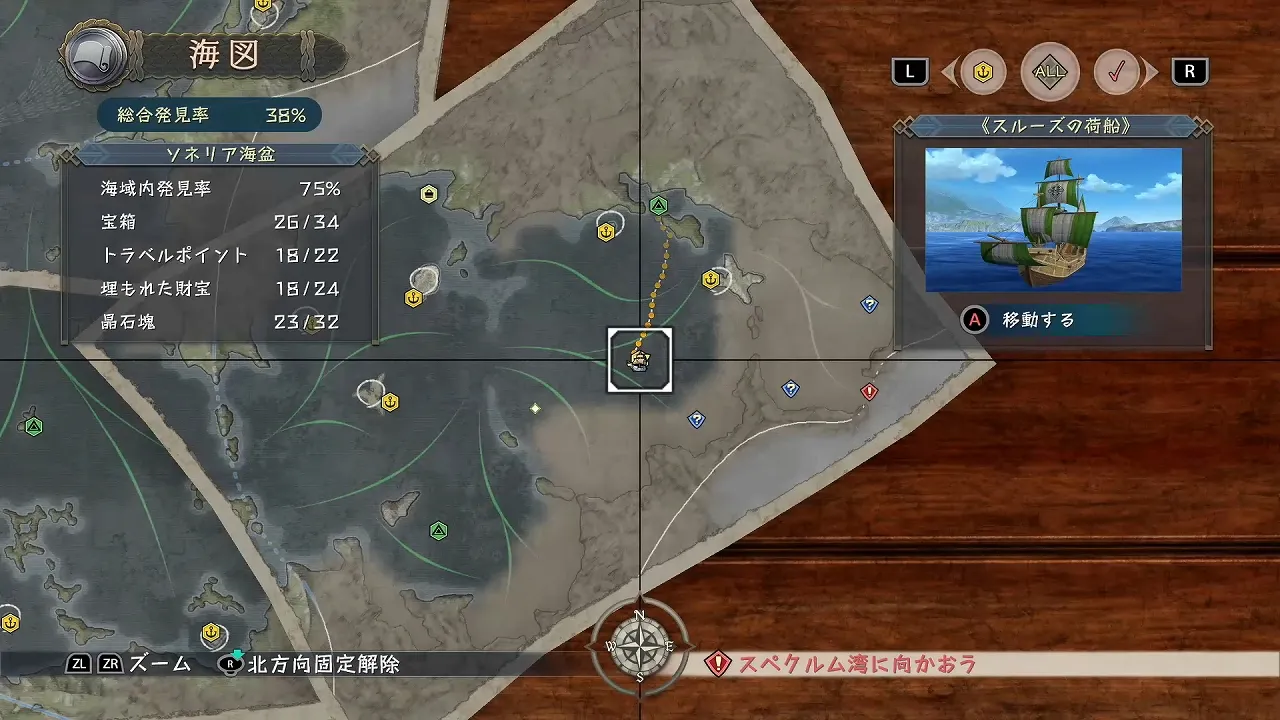The height and width of the screenshot is (720, 1280).
Task: Select the checkmark discovery filter icon
Action: (1118, 71)
